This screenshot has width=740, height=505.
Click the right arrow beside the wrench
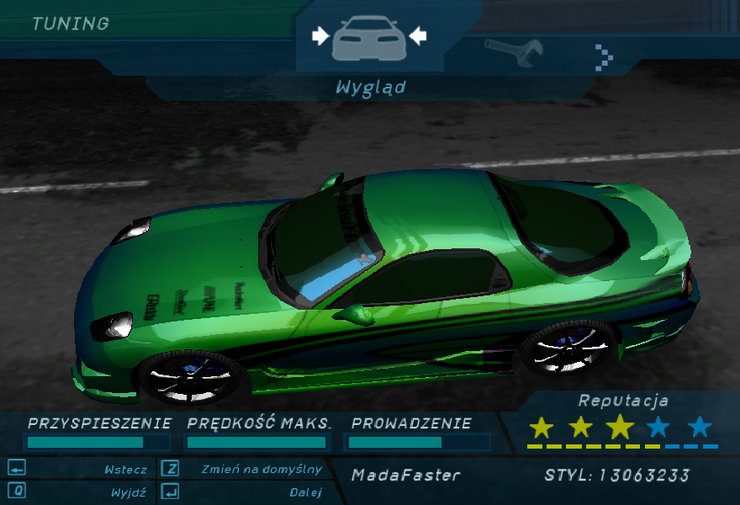point(603,55)
